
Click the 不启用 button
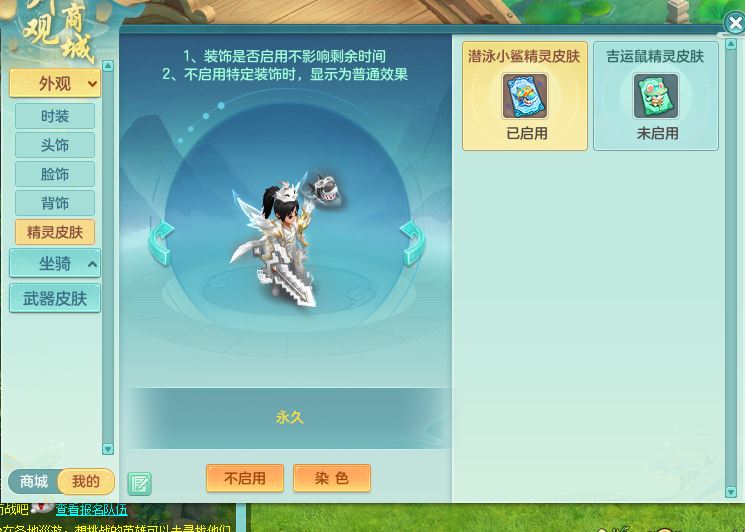245,478
